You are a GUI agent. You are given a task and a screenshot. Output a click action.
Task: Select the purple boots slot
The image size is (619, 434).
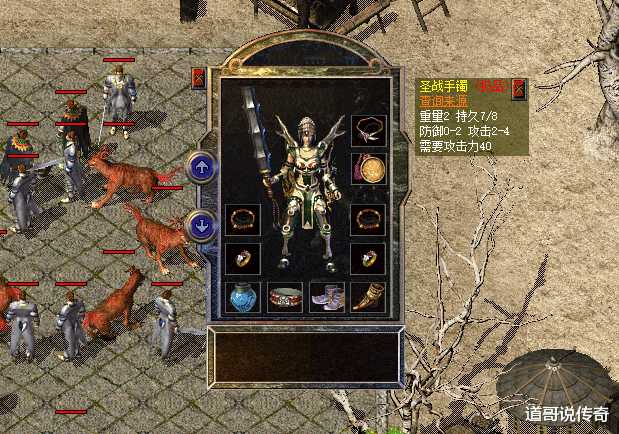(327, 297)
